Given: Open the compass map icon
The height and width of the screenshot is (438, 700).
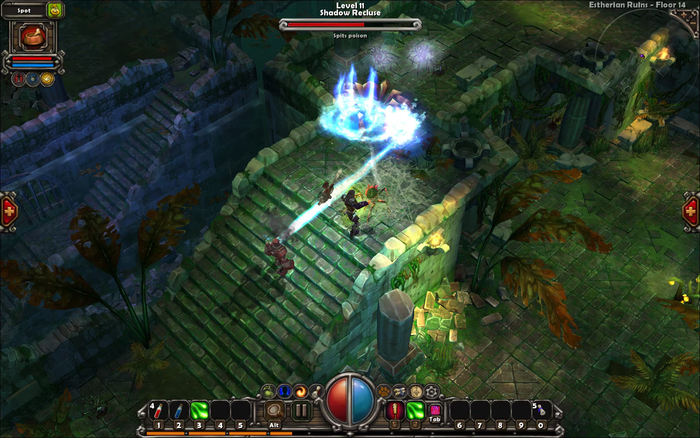Looking at the screenshot, I should click(x=415, y=391).
